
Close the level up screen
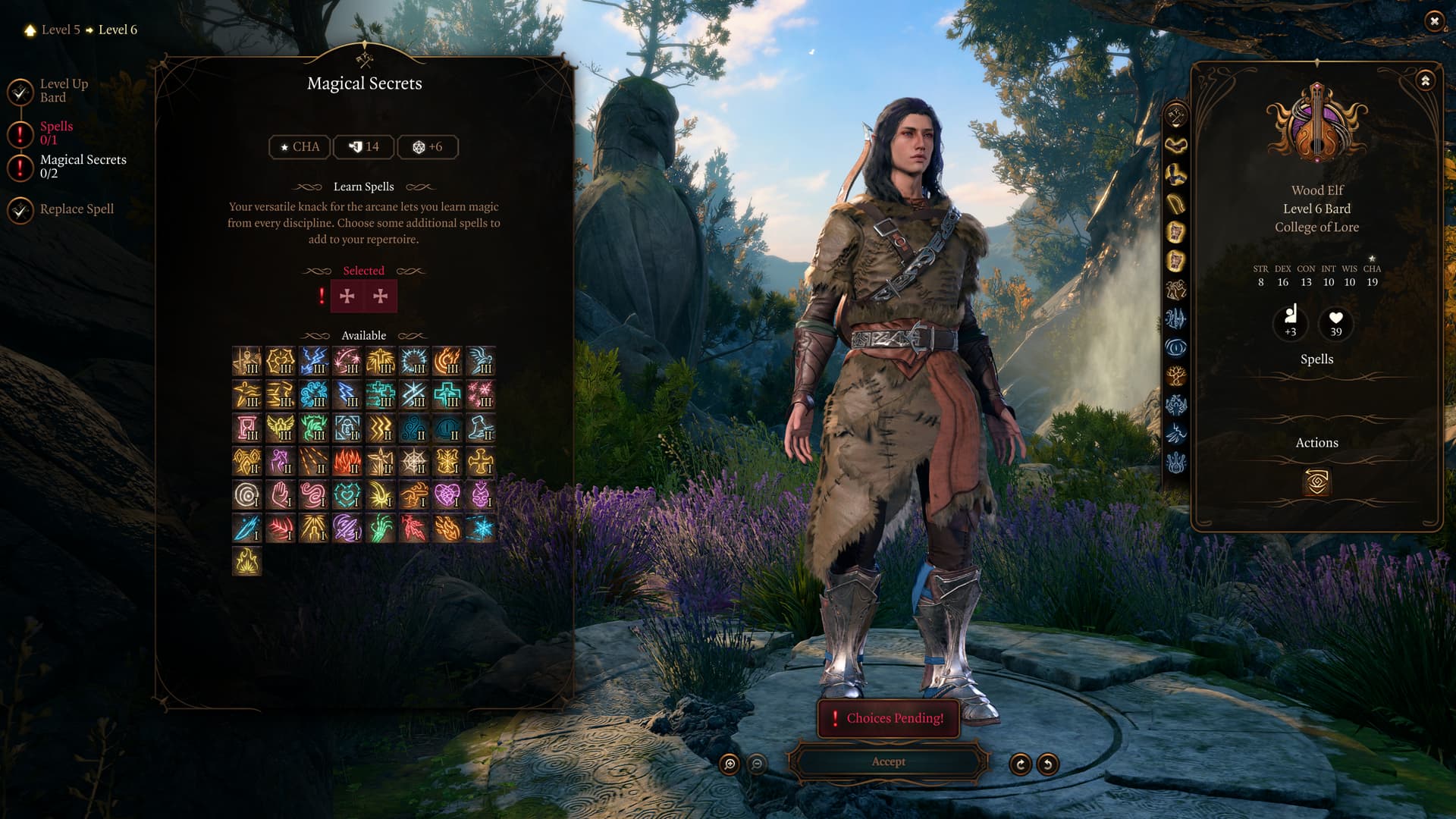coord(1433,21)
